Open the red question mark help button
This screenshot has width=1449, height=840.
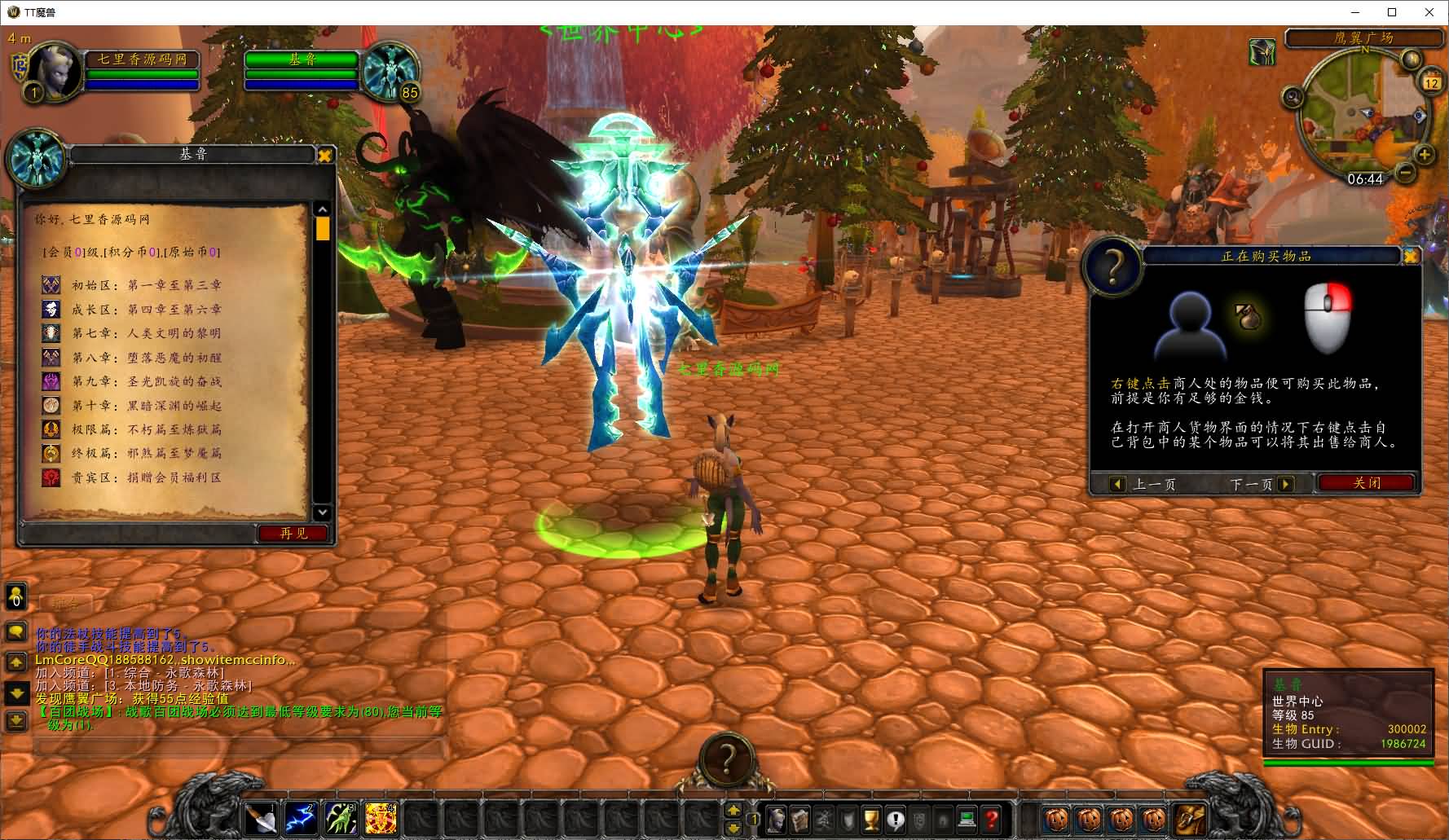(991, 818)
